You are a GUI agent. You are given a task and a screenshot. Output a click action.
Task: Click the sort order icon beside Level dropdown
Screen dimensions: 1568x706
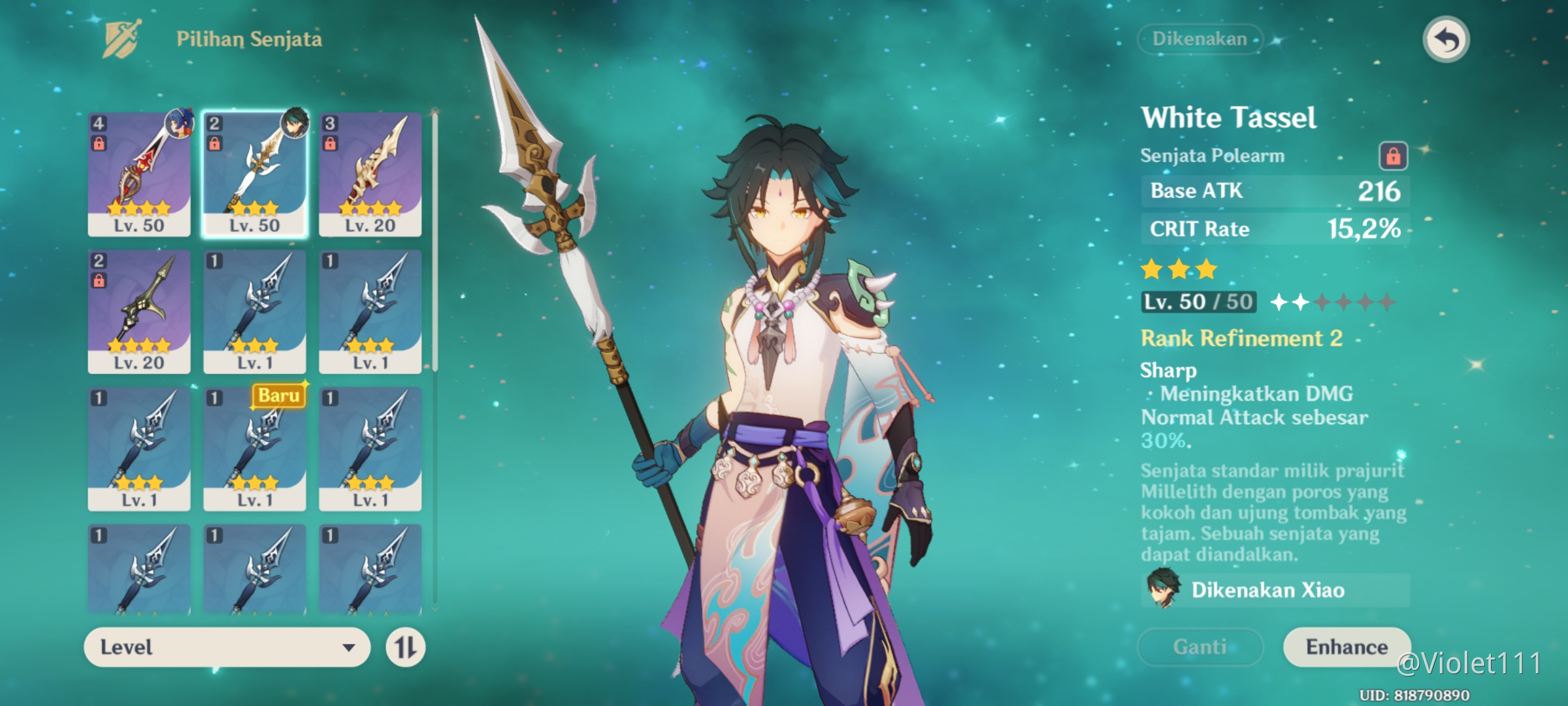click(x=405, y=647)
